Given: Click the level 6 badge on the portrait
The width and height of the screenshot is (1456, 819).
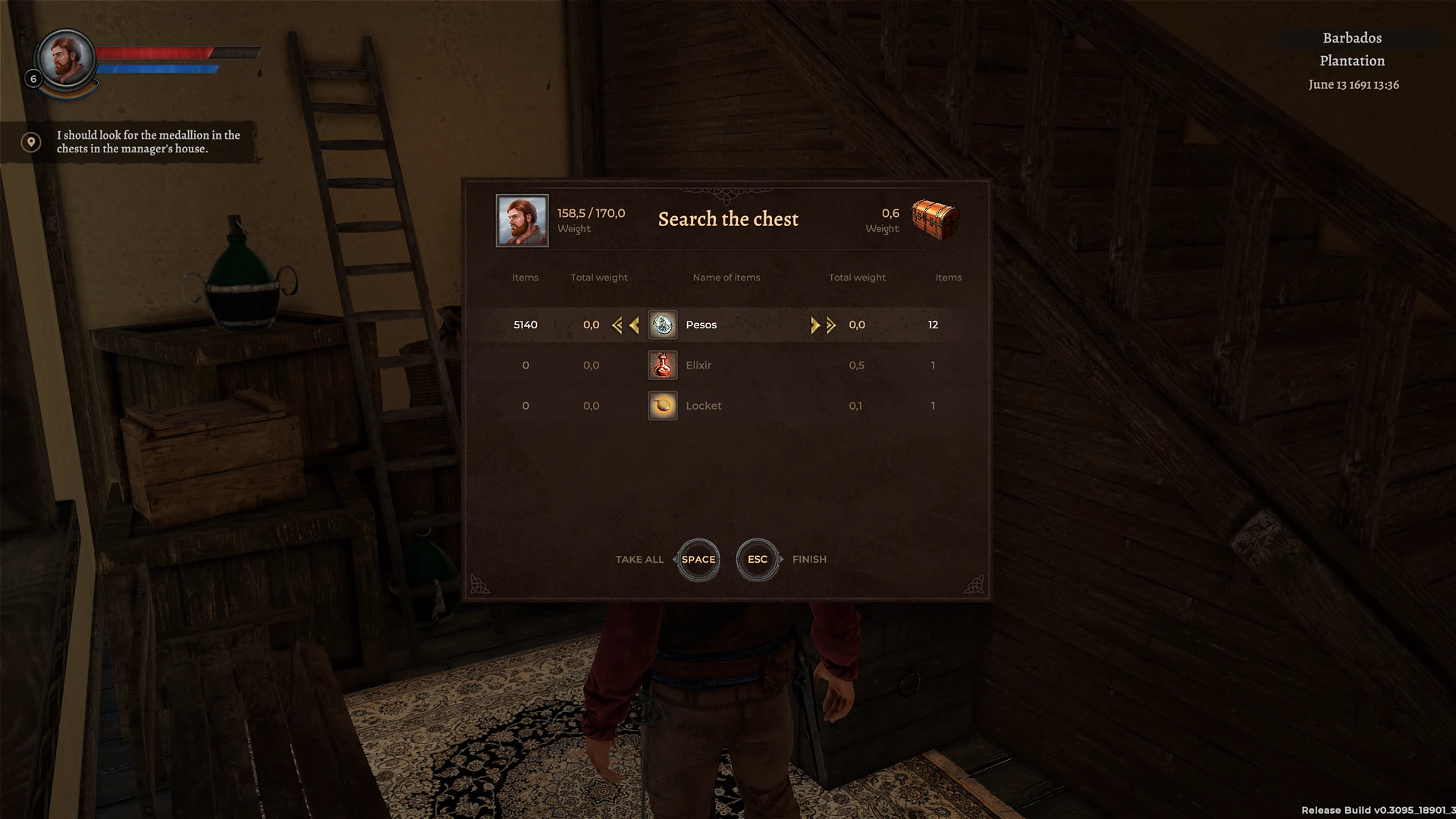Looking at the screenshot, I should pyautogui.click(x=32, y=78).
